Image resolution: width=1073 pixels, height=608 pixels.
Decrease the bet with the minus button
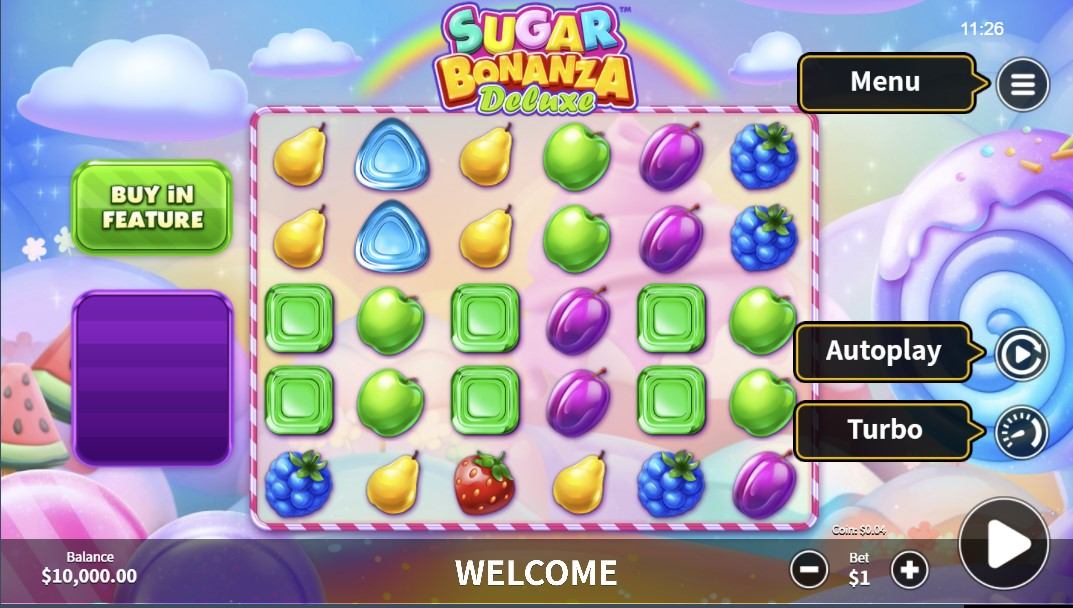pyautogui.click(x=809, y=570)
